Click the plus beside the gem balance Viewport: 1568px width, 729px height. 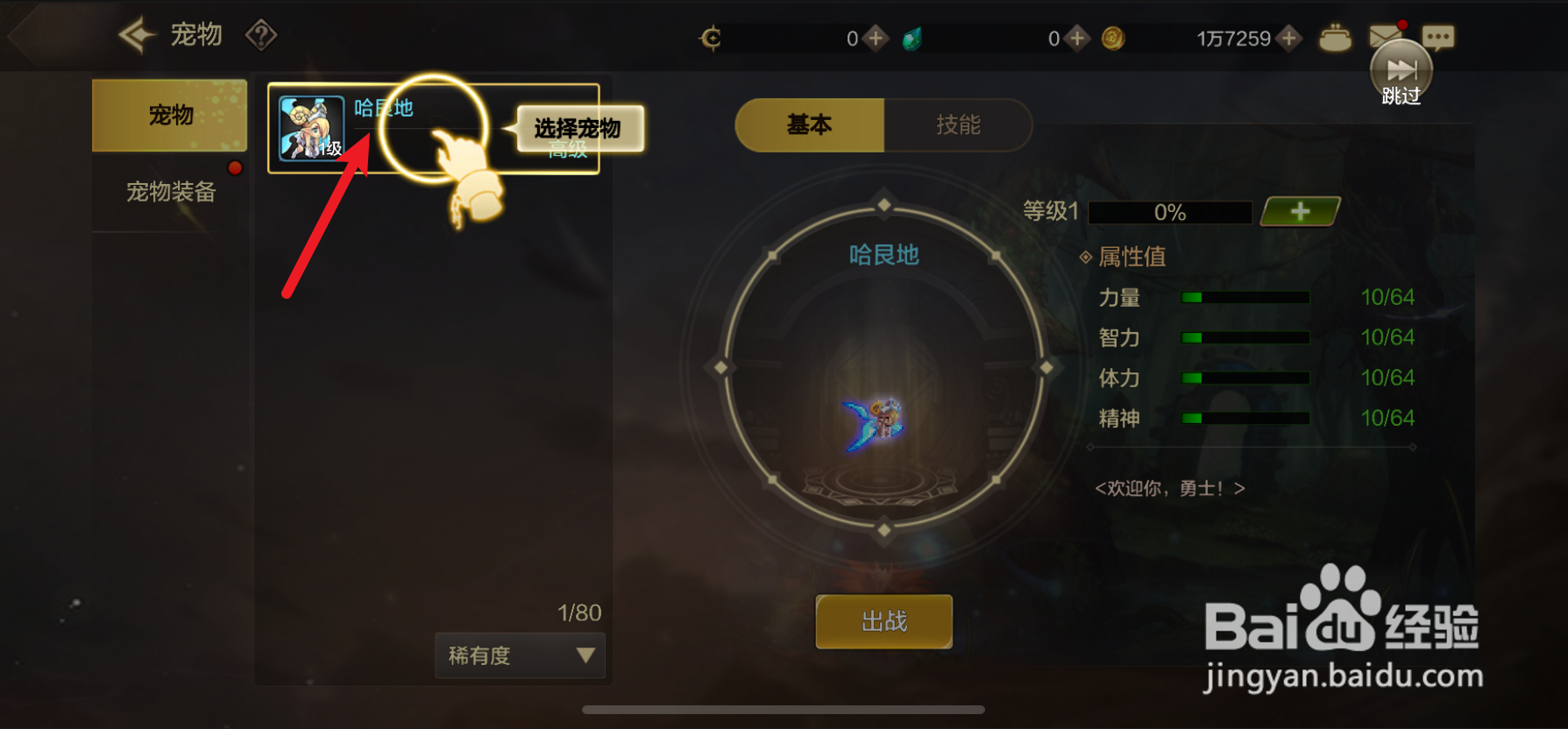click(x=1076, y=39)
